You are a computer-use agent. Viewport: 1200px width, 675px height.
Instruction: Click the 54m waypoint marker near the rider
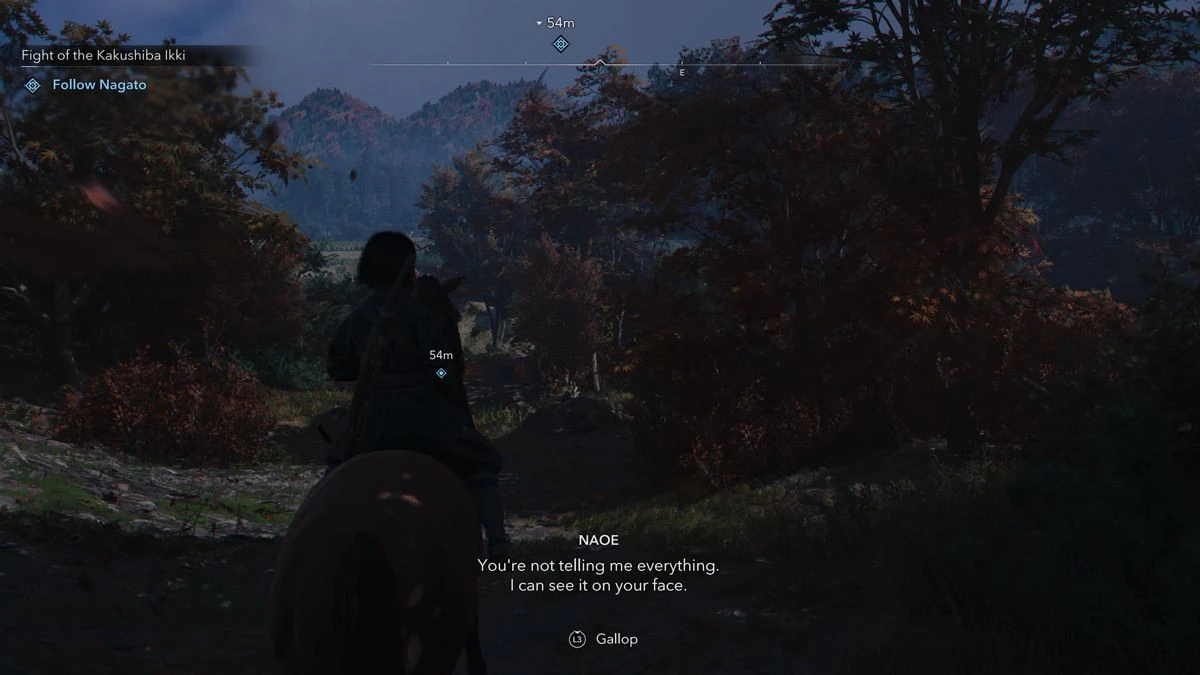(x=441, y=373)
